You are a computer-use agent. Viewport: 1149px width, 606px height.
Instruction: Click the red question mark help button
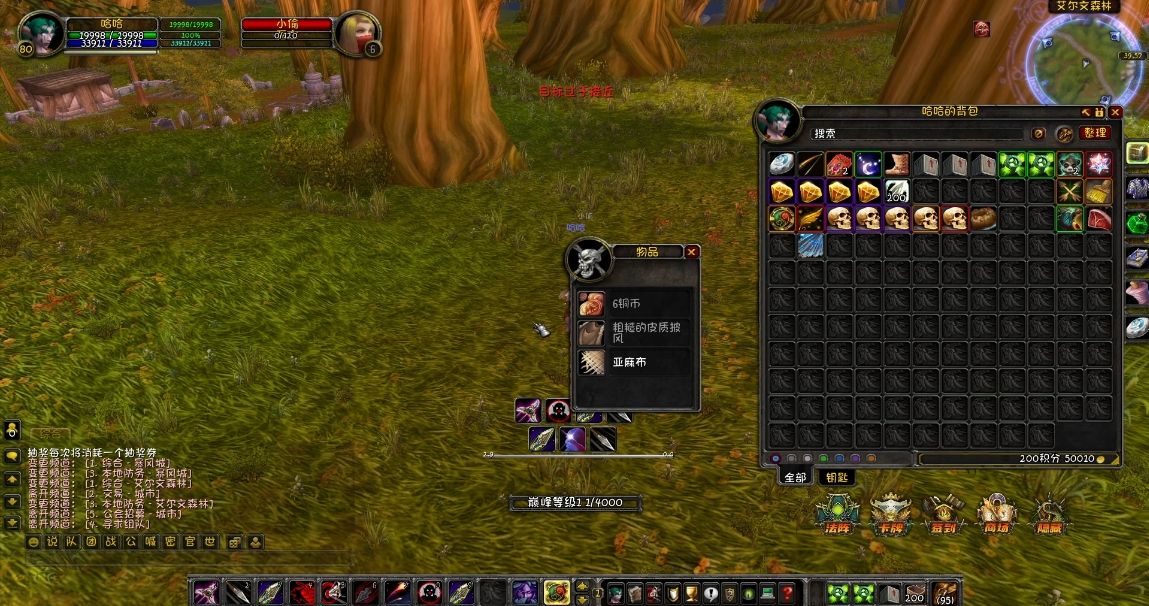point(787,593)
